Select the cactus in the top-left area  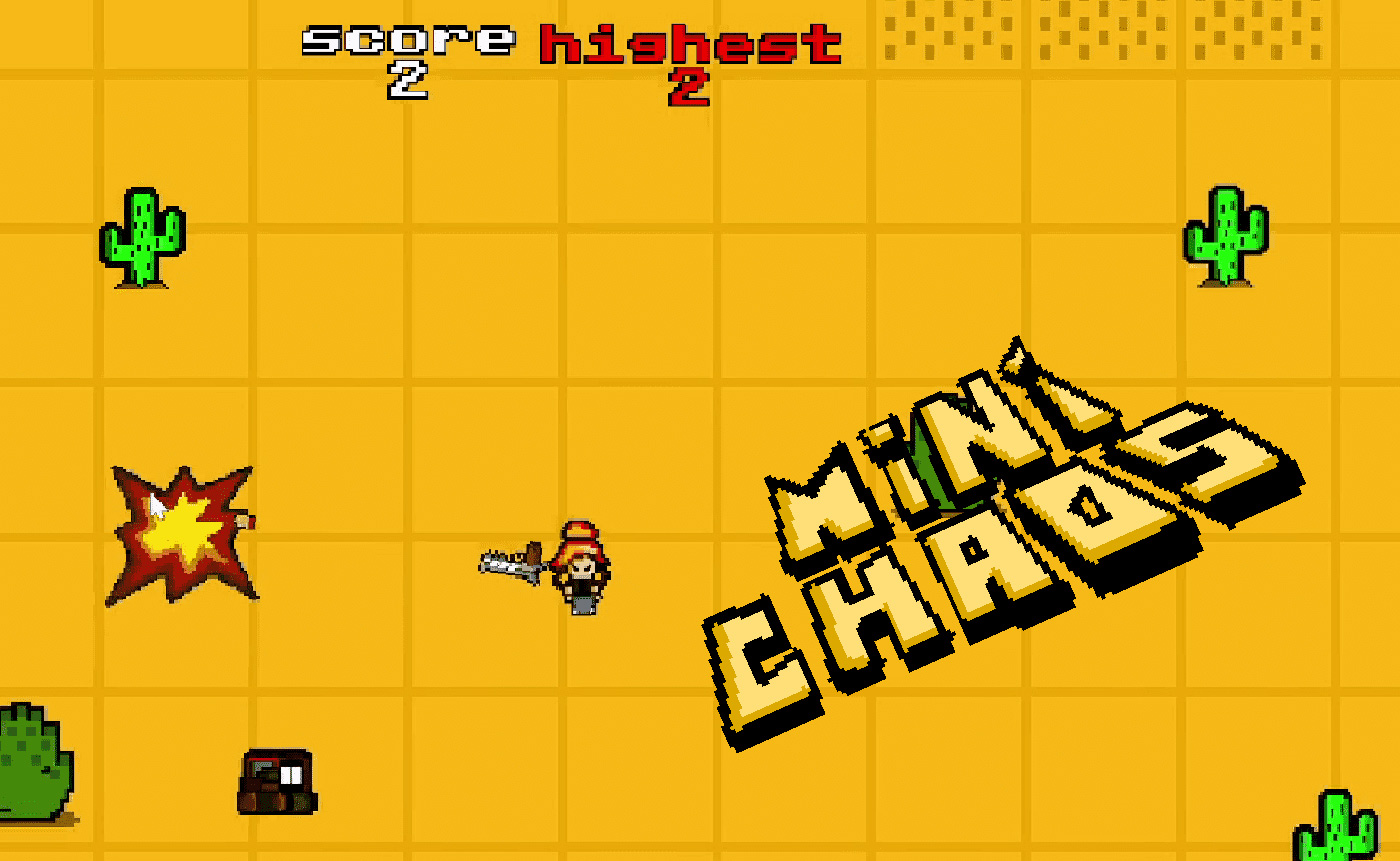tap(143, 238)
